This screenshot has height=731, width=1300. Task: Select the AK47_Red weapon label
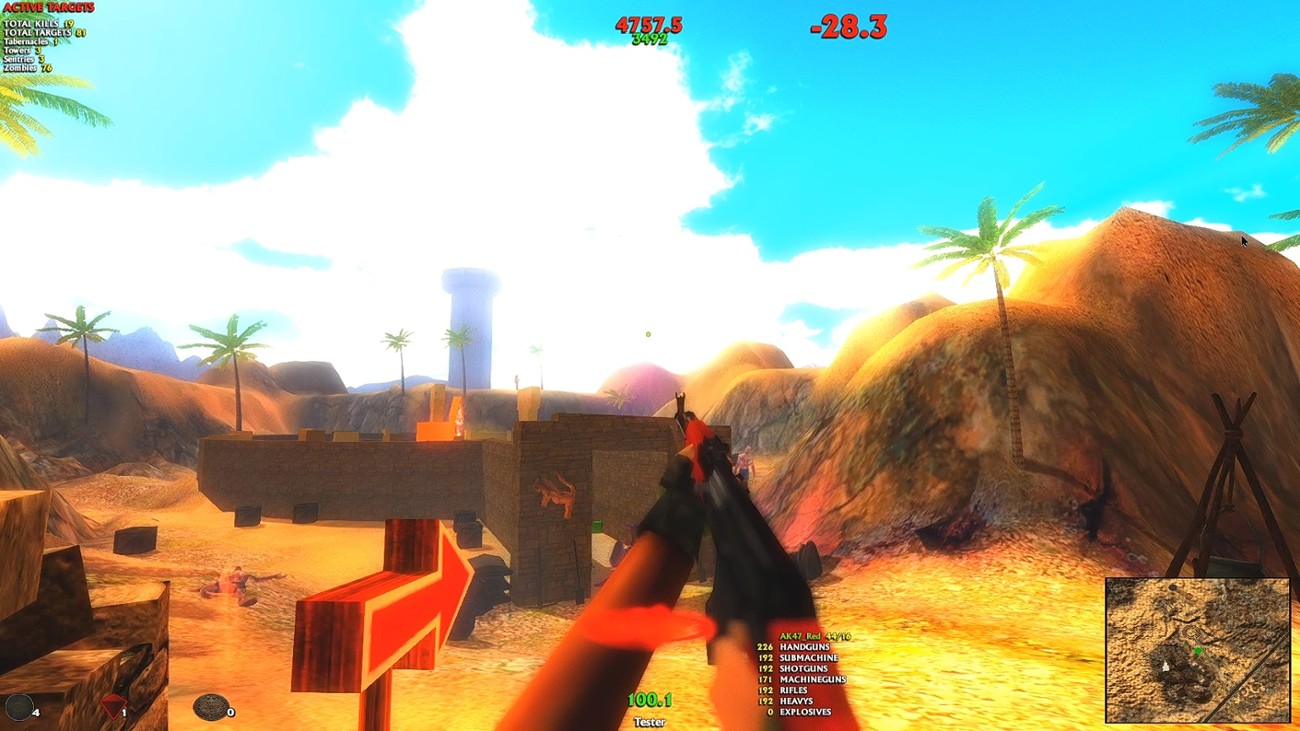coord(800,636)
